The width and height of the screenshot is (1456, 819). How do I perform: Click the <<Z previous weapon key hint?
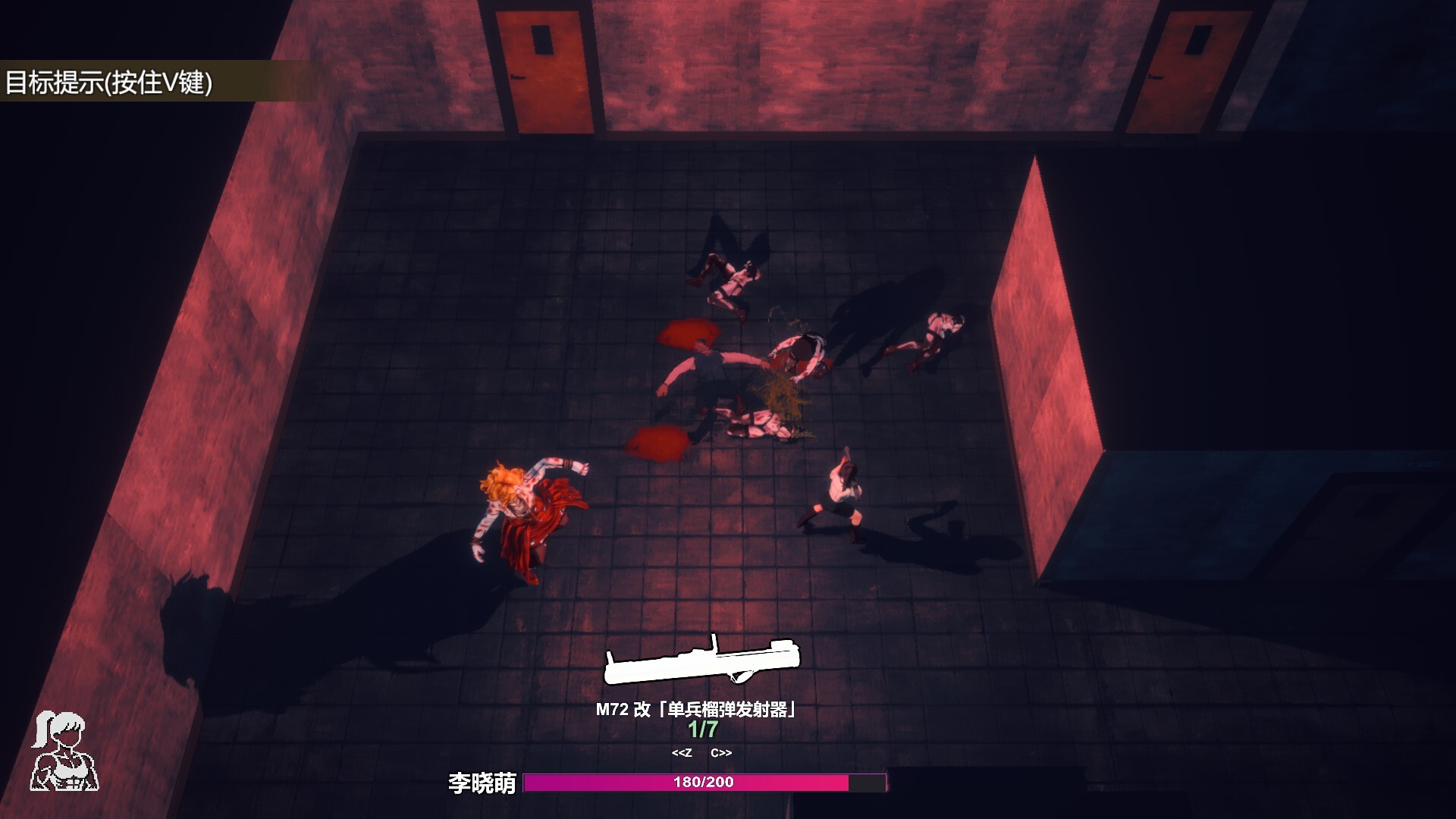click(683, 754)
